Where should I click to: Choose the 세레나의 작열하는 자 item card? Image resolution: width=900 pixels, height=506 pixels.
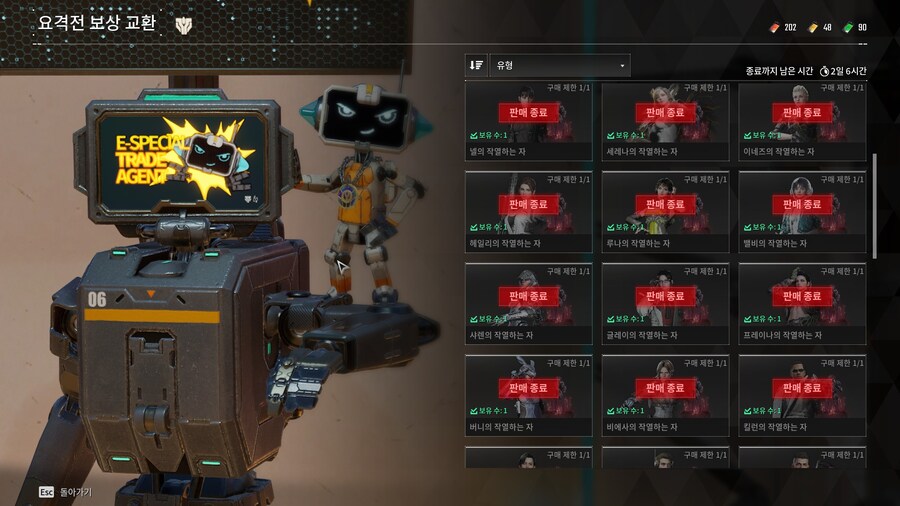tap(665, 121)
